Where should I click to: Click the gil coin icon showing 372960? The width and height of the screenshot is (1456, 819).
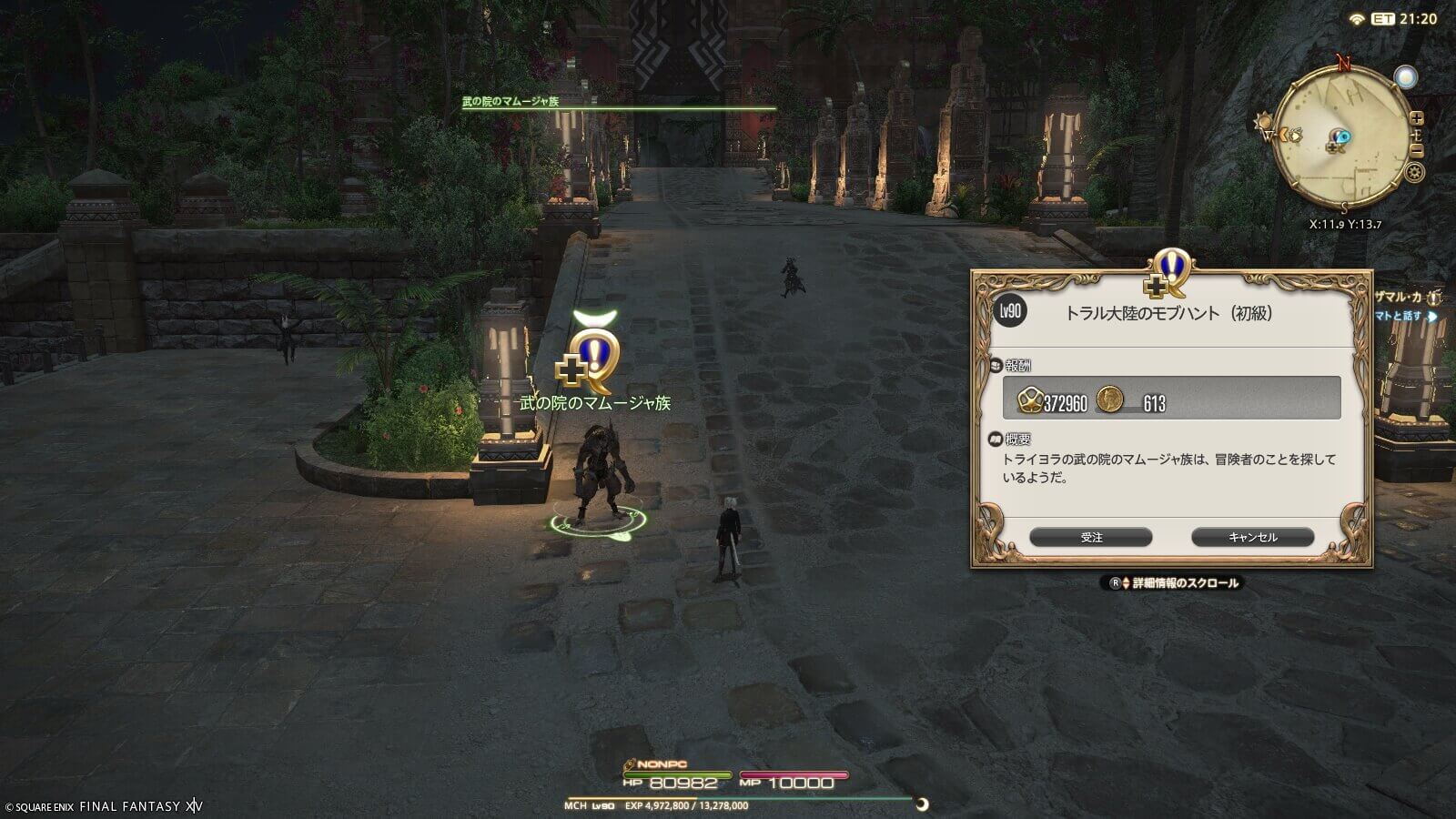click(1029, 399)
